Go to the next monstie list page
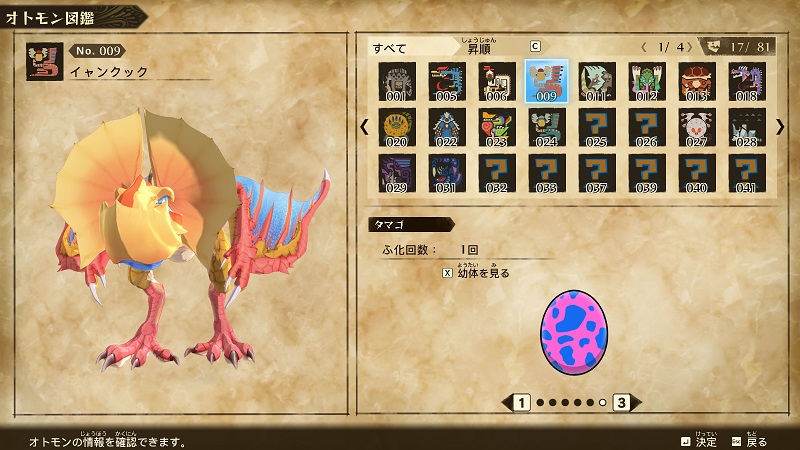The image size is (800, 450). [780, 127]
